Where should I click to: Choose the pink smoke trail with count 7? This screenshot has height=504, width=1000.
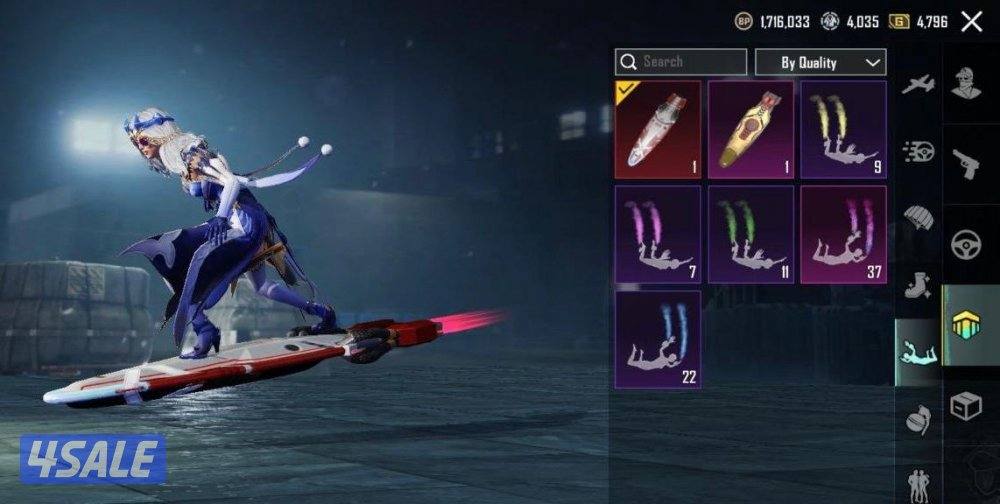click(657, 234)
